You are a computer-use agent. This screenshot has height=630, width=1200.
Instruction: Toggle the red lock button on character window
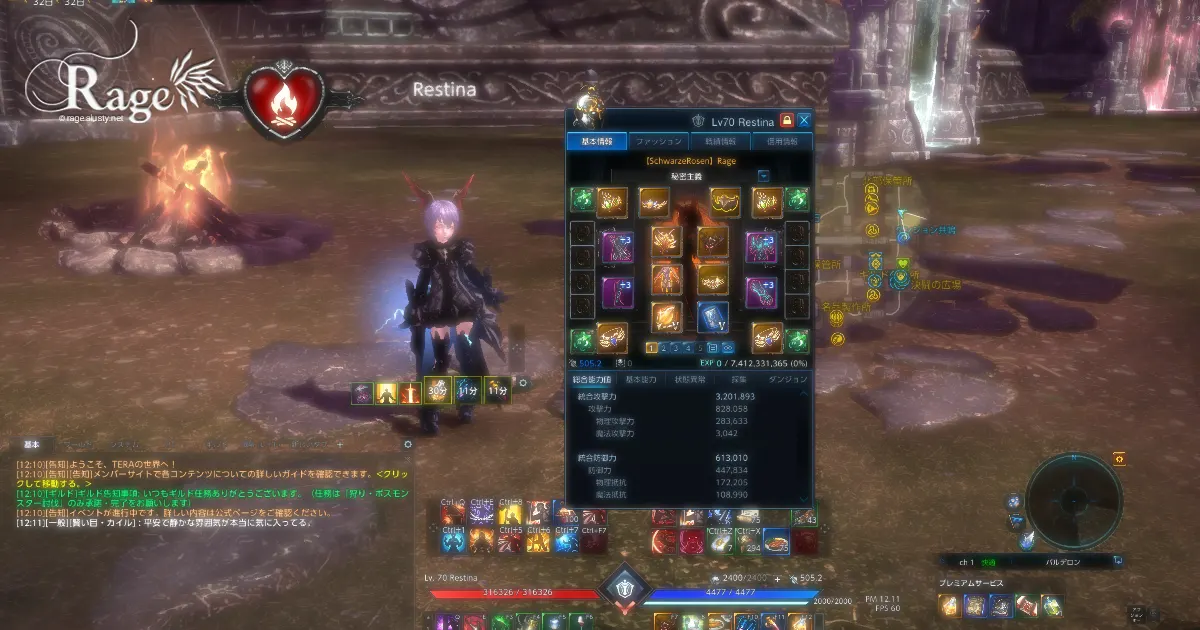786,121
